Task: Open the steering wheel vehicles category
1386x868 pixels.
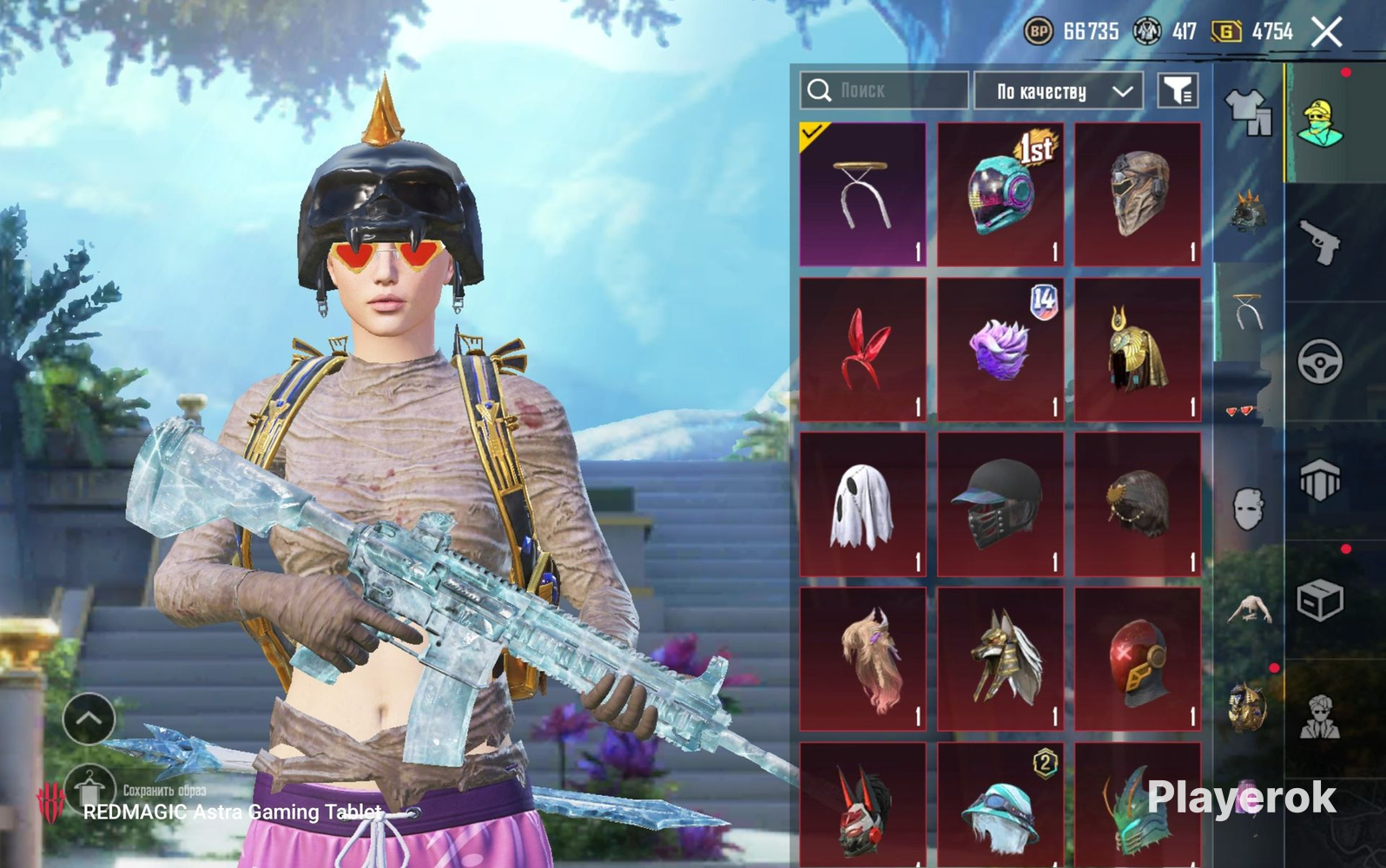Action: click(x=1320, y=361)
